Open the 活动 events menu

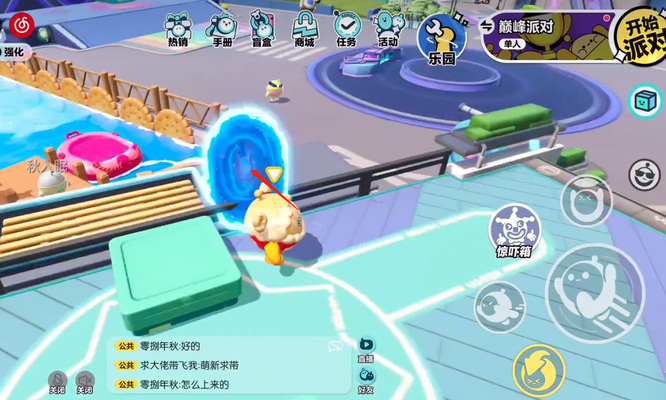point(387,29)
